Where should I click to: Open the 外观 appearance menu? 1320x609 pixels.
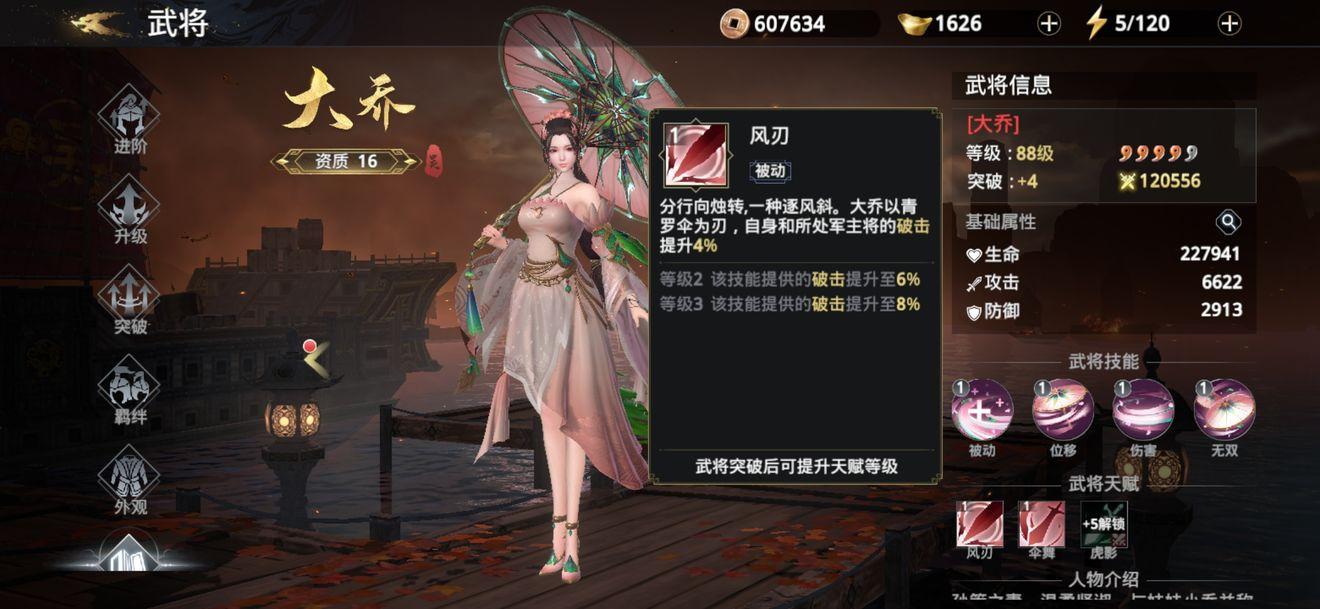coord(130,476)
